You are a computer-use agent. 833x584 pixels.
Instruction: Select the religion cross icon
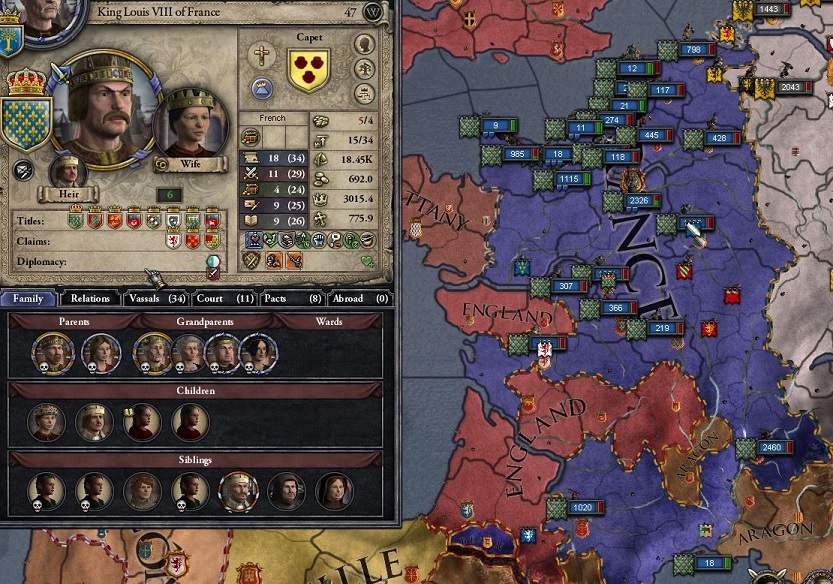tap(262, 55)
